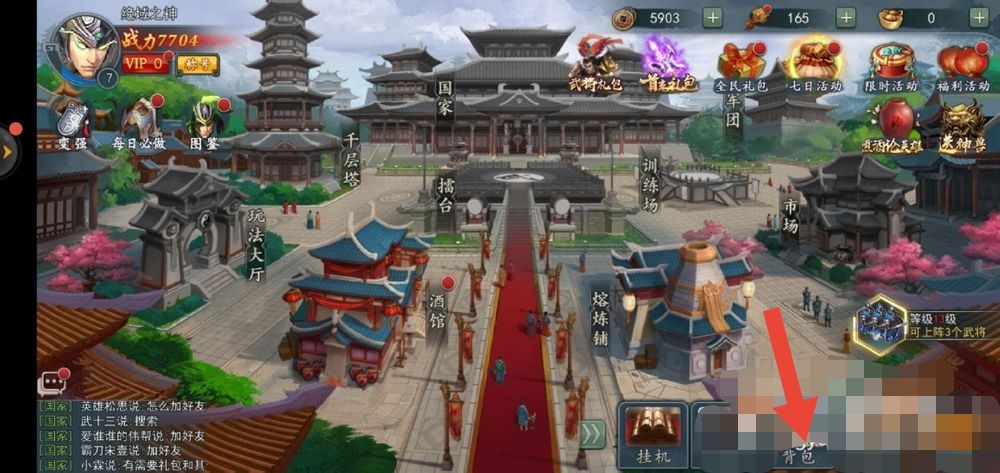Open the 挂机 idle battle button
Viewport: 1000px width, 473px height.
pyautogui.click(x=652, y=435)
